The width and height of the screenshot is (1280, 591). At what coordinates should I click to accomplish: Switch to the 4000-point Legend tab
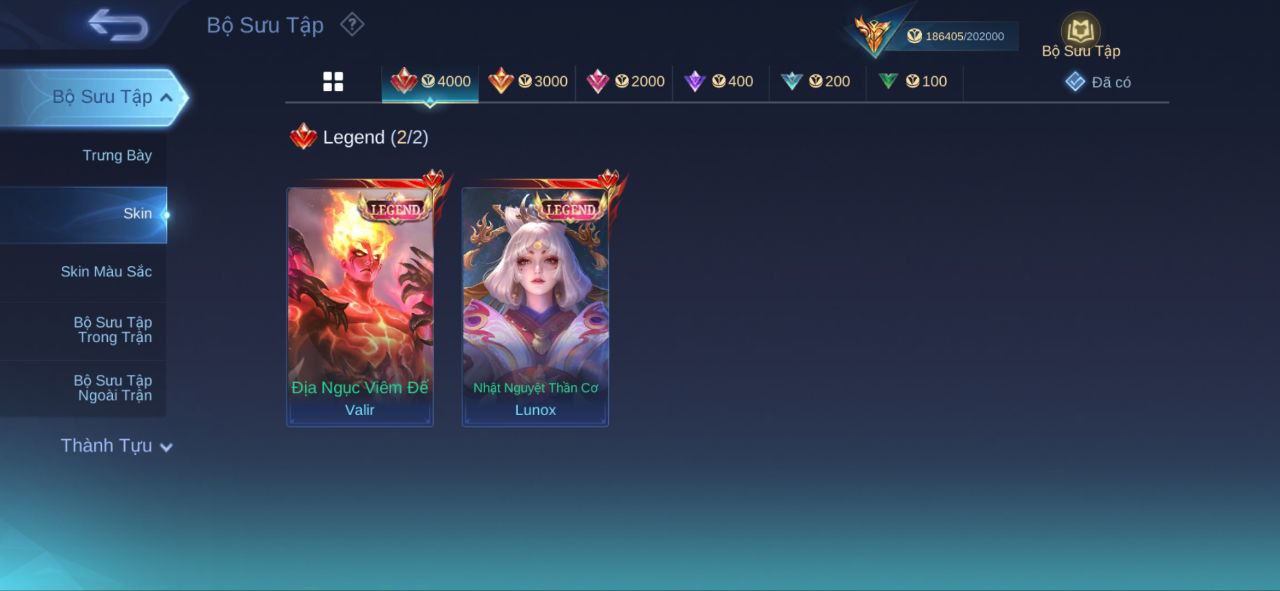pos(431,82)
